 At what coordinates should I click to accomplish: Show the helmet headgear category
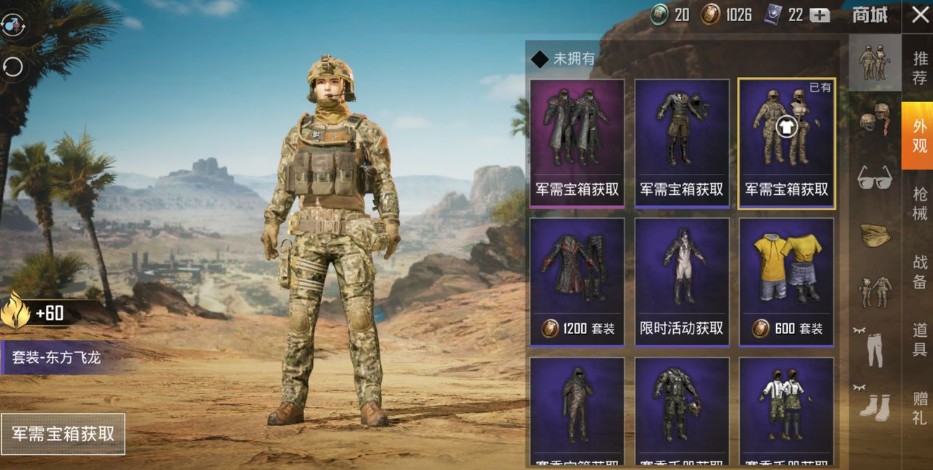874,120
